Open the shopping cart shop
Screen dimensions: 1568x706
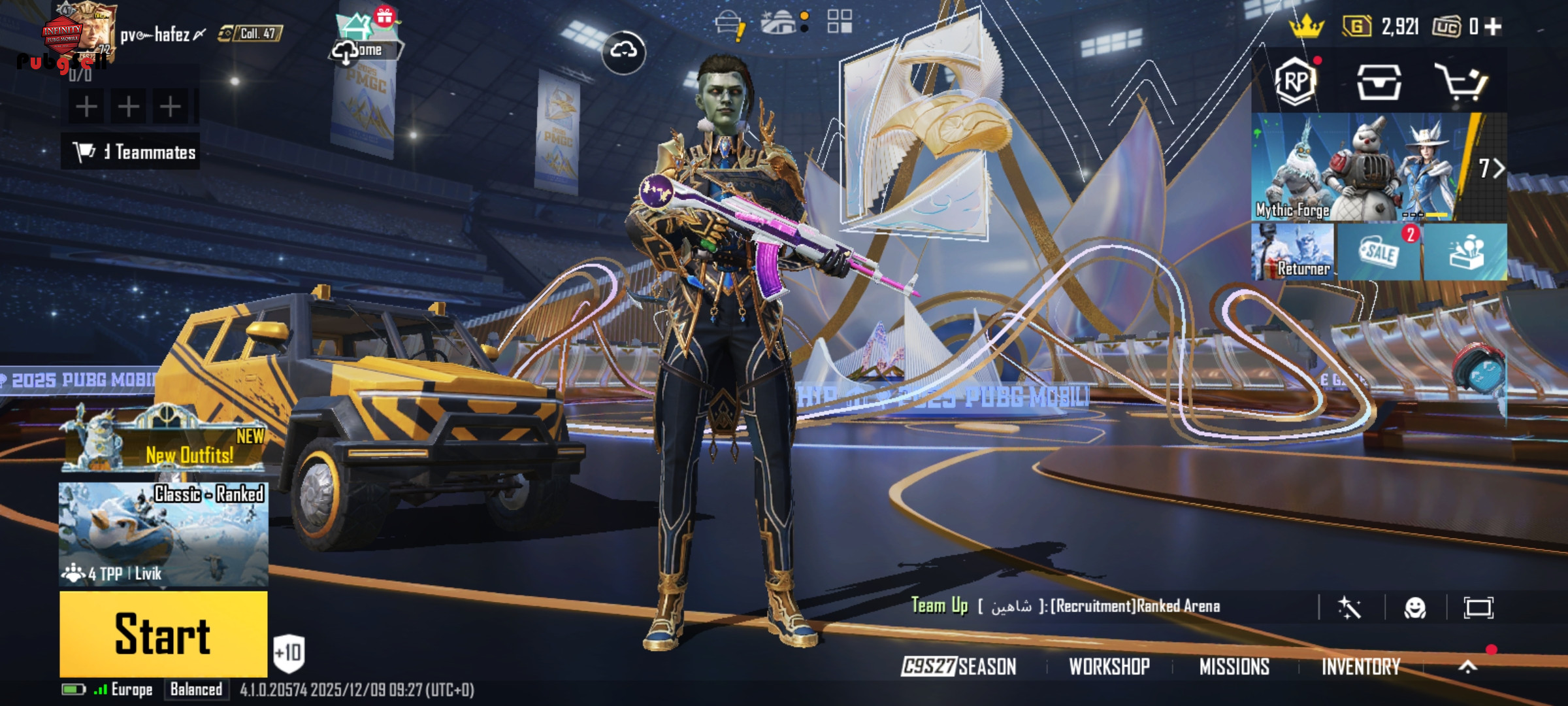[1461, 82]
